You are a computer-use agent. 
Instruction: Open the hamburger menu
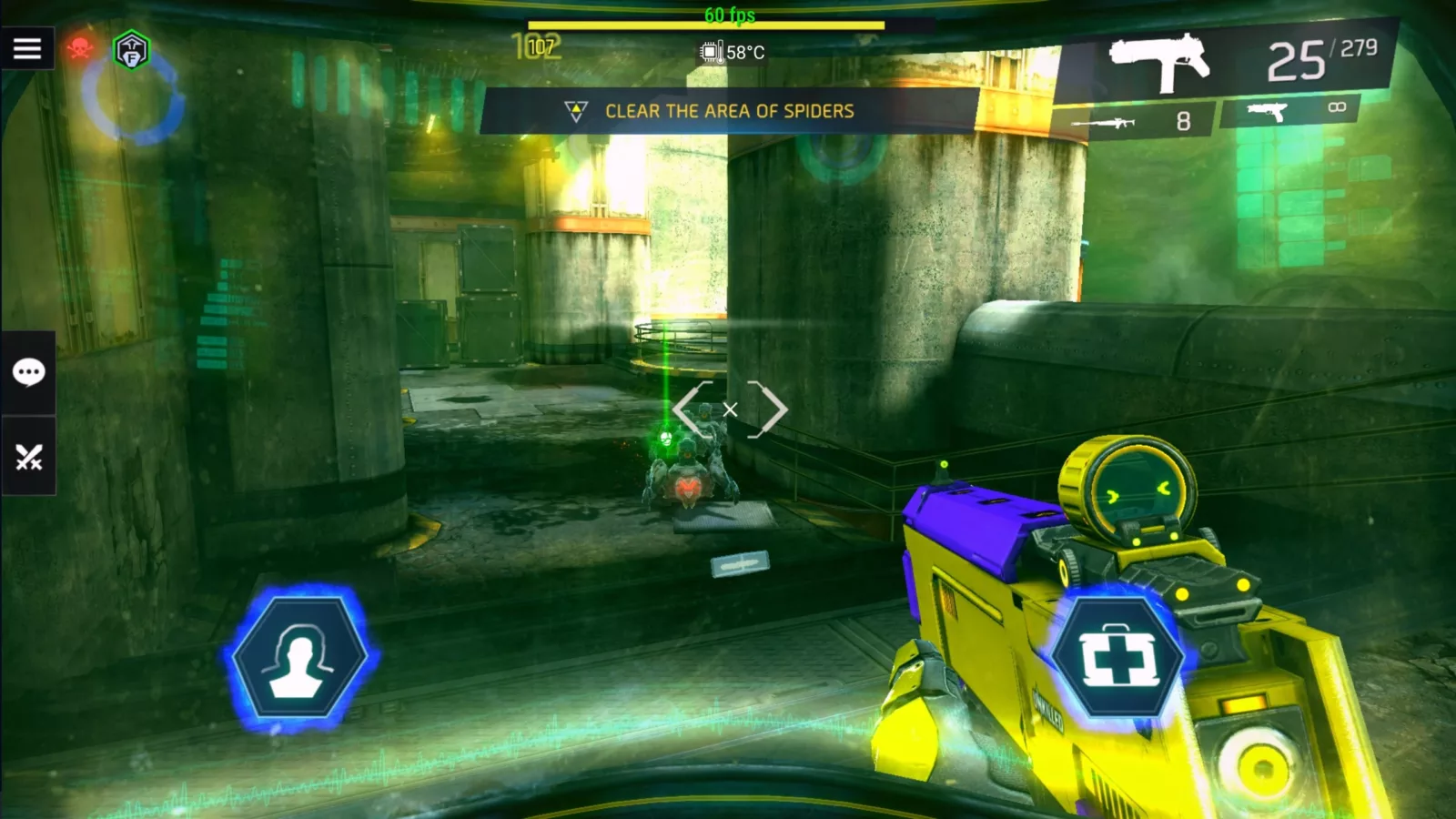27,48
